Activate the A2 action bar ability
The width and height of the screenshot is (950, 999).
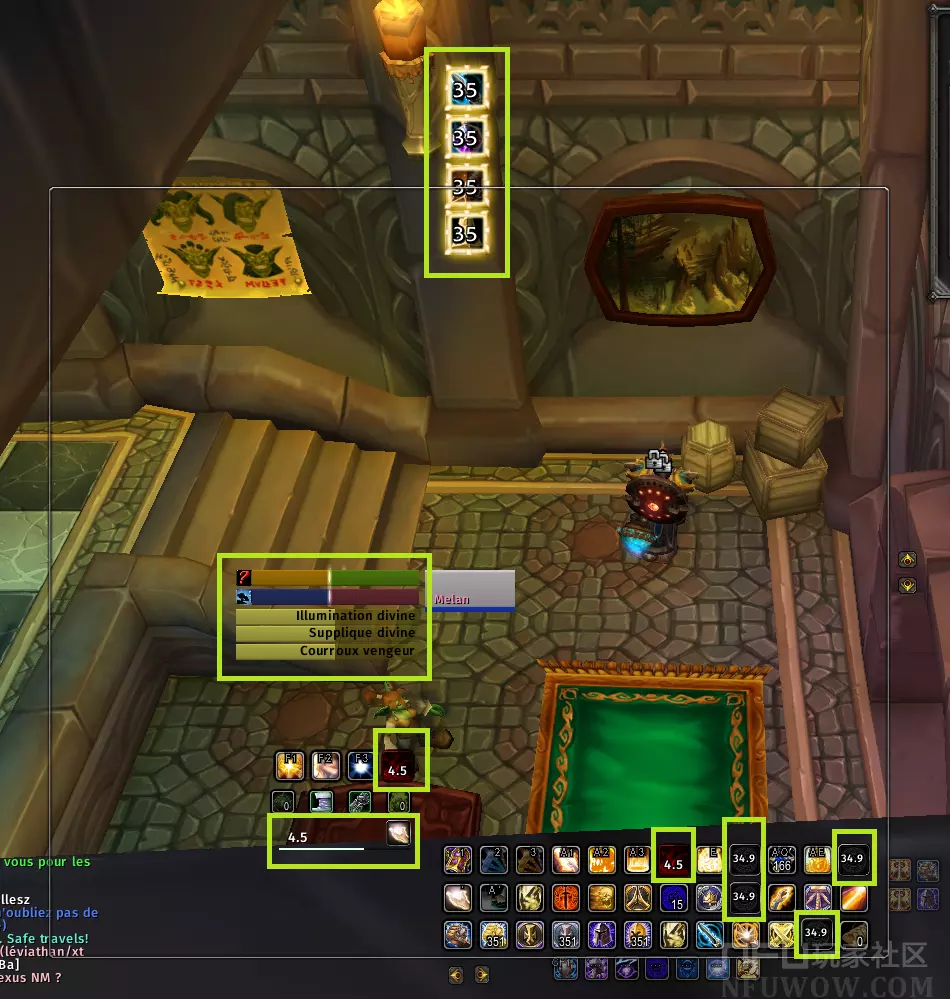[x=601, y=859]
